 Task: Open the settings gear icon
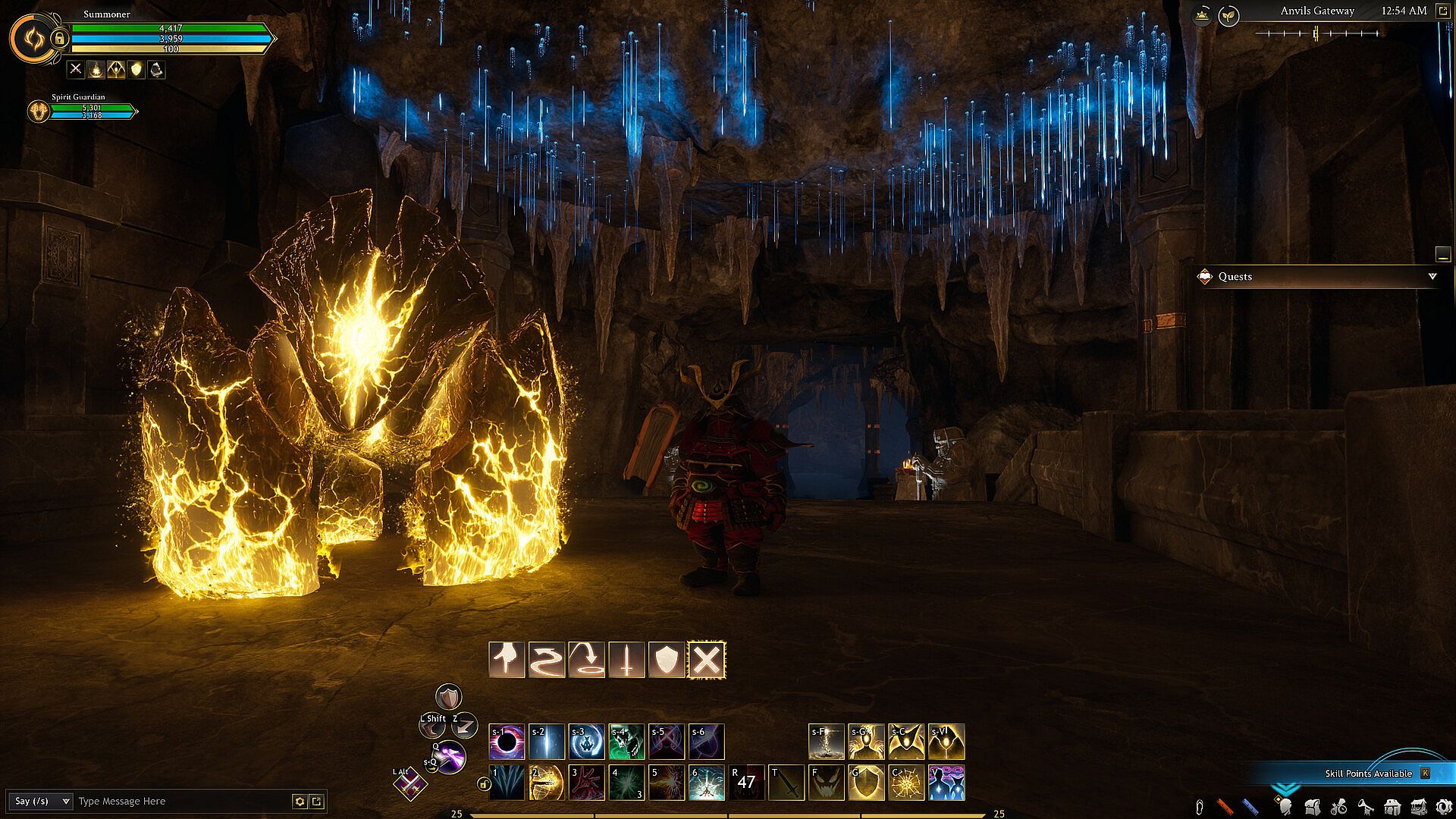1444,807
